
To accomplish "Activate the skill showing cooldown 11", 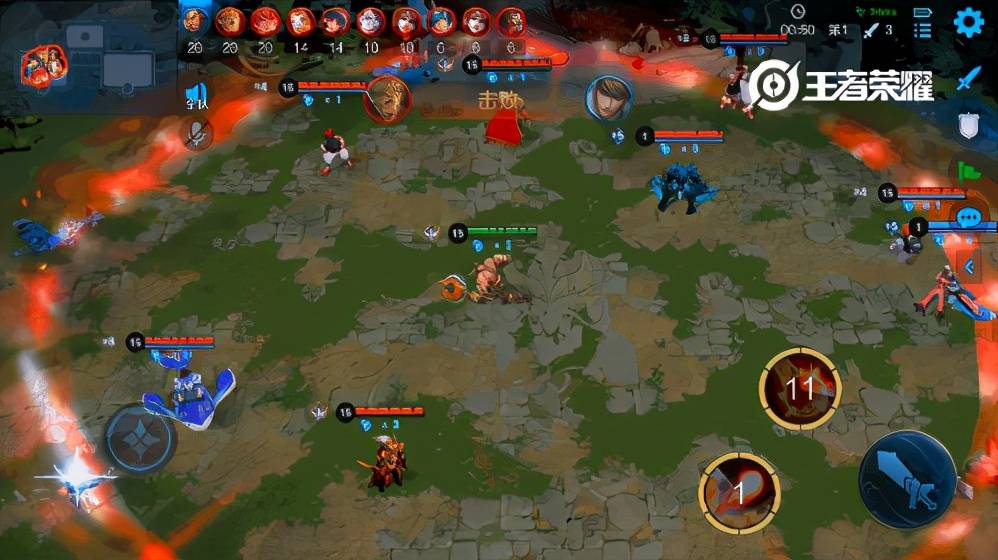I will point(799,388).
